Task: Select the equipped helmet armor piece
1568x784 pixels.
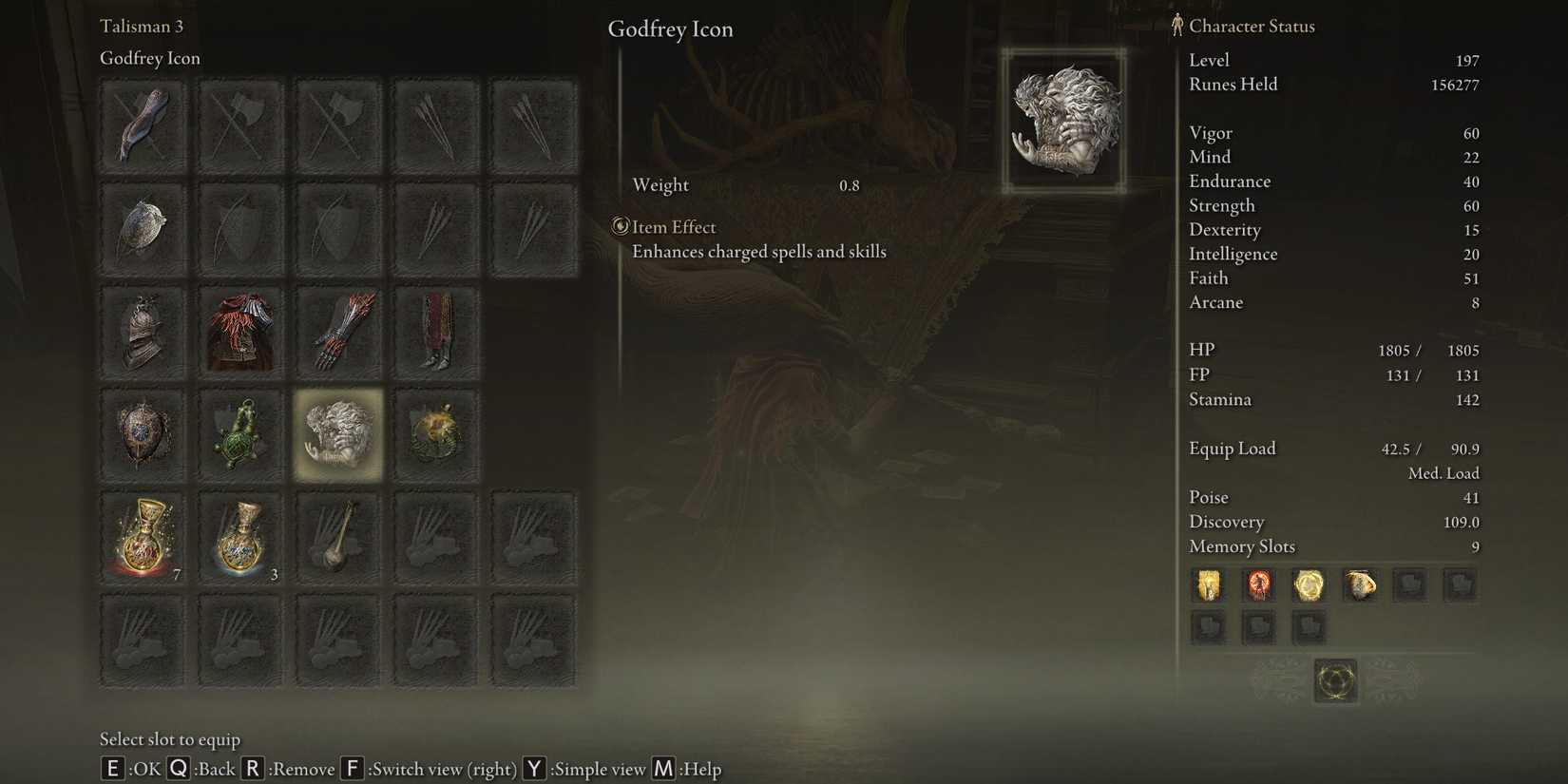Action: [x=142, y=332]
